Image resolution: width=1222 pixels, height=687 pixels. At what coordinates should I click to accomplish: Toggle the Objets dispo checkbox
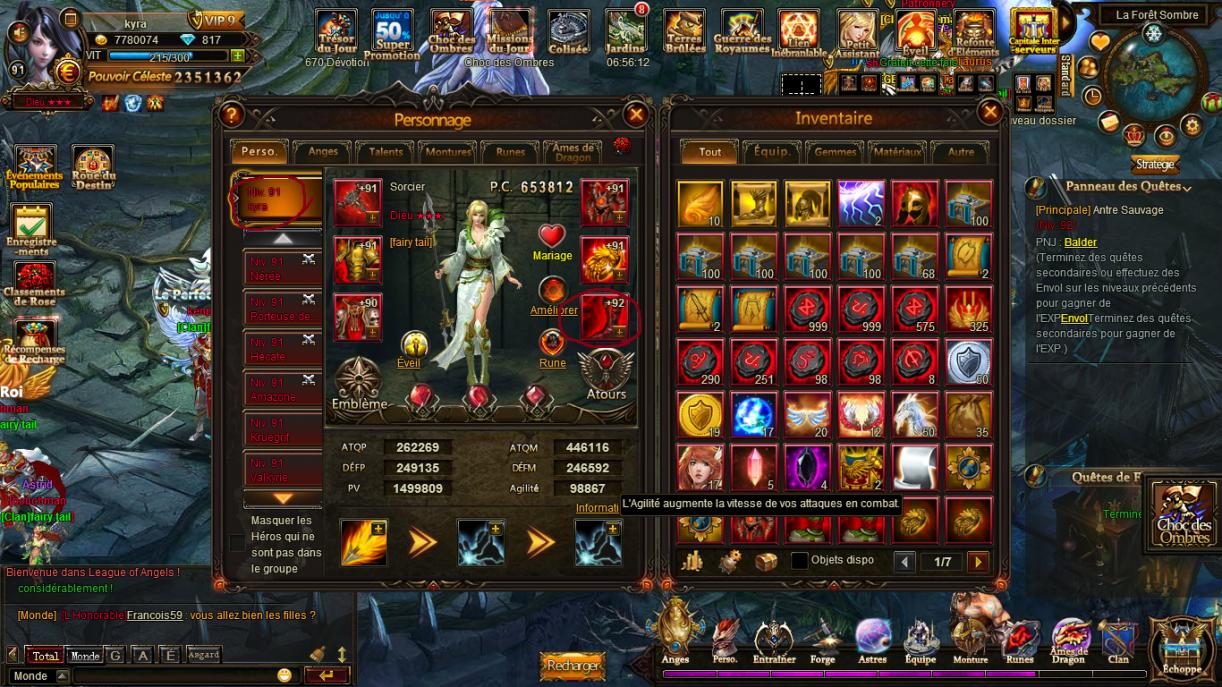[799, 561]
